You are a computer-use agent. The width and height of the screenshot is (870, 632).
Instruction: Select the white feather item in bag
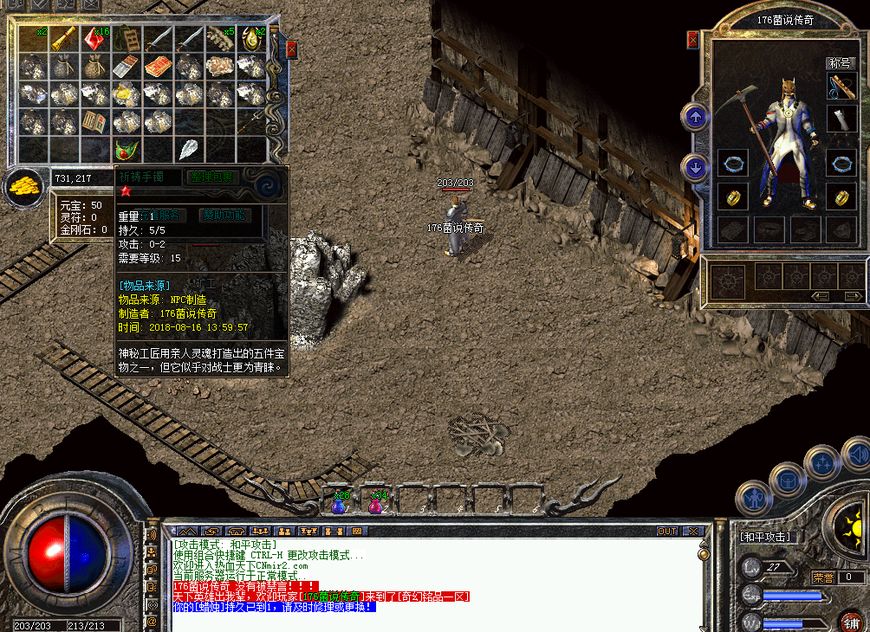coord(189,150)
